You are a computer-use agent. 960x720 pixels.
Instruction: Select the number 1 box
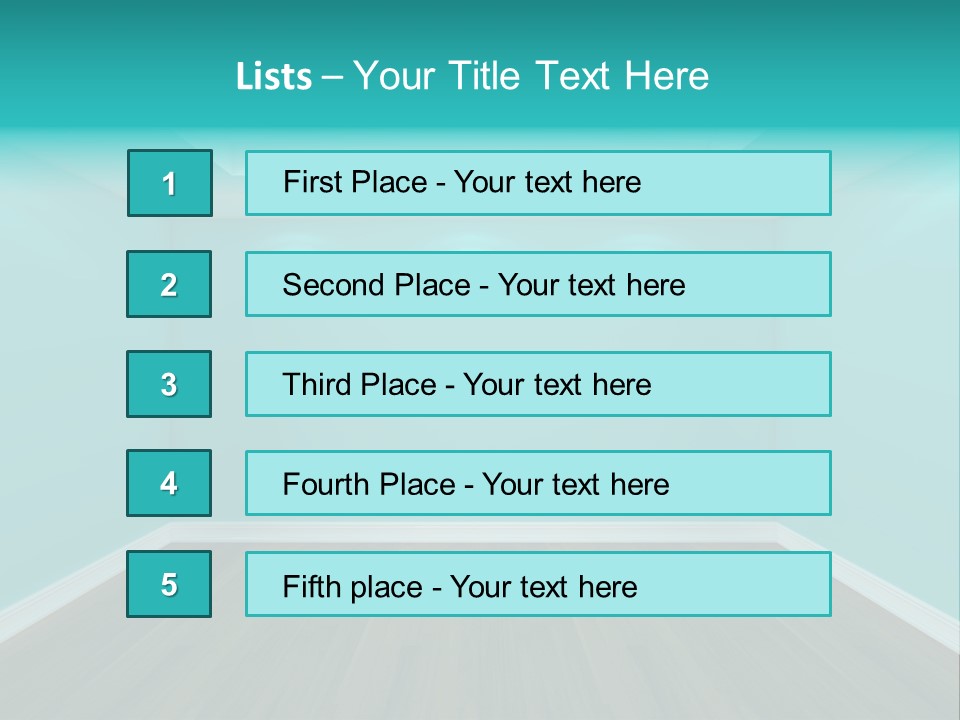pyautogui.click(x=170, y=183)
